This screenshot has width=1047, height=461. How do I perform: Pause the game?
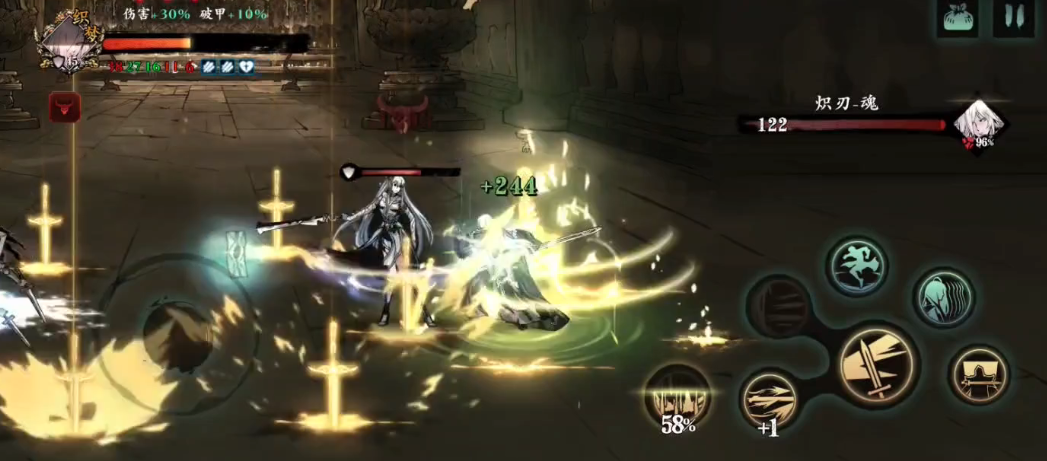[x=1013, y=18]
